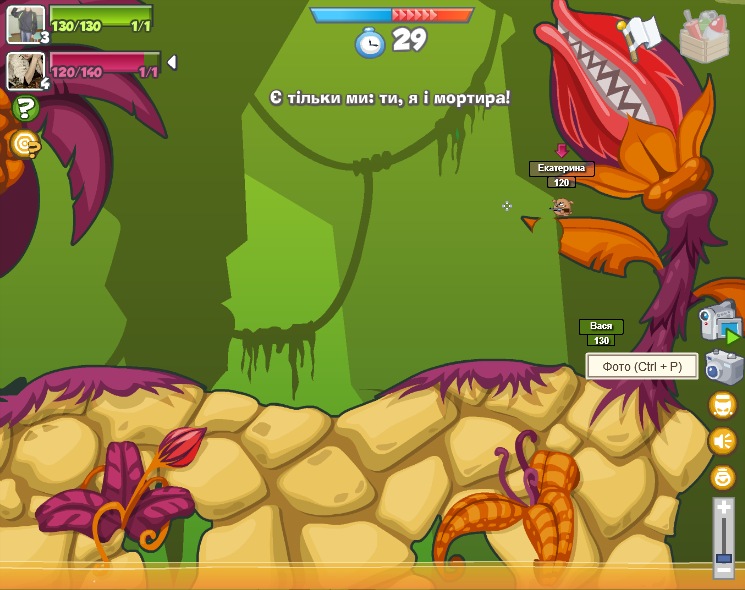The height and width of the screenshot is (590, 745).
Task: Select the pink team player avatar
Action: tap(25, 70)
